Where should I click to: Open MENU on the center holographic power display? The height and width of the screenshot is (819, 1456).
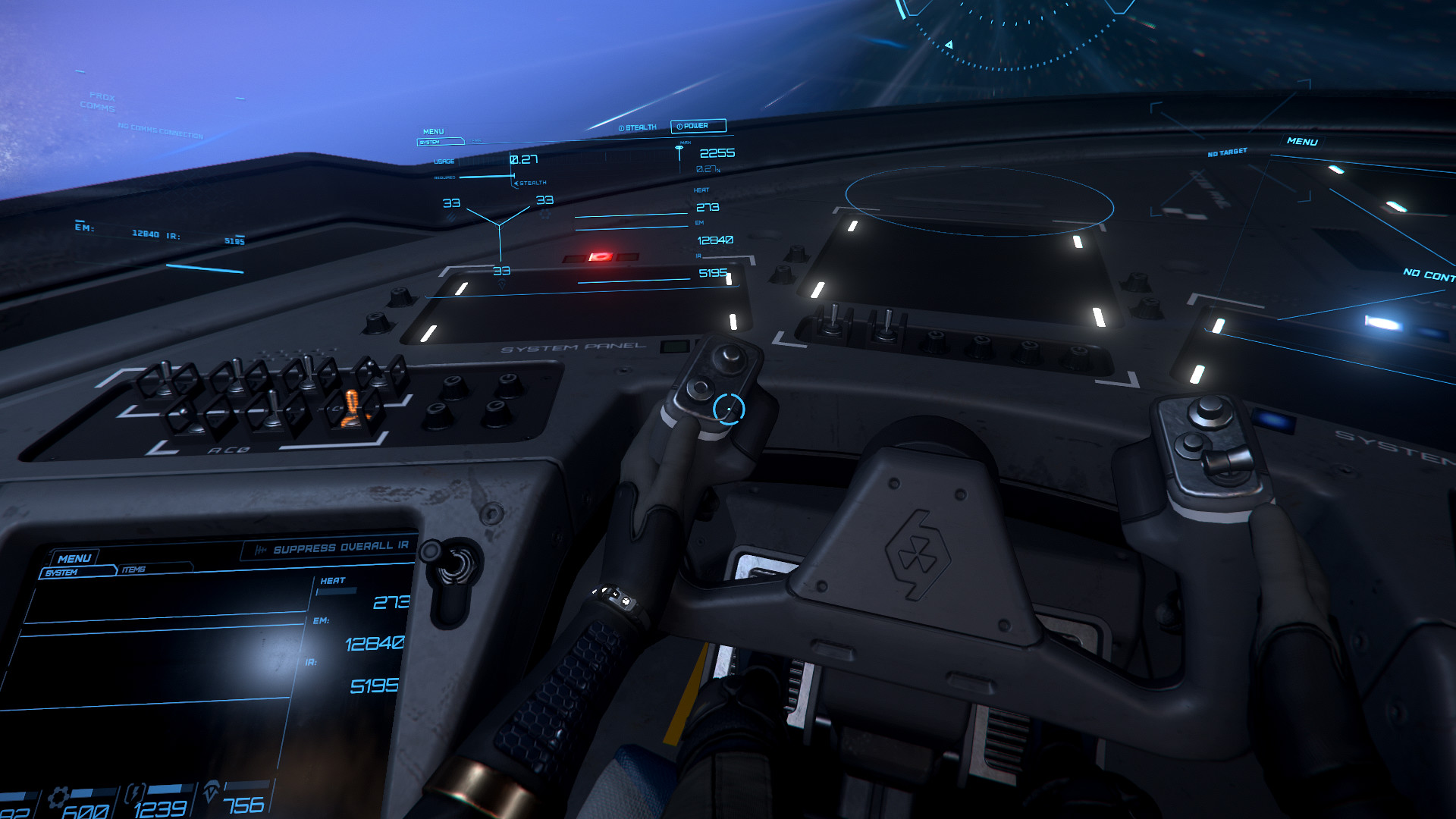click(433, 132)
